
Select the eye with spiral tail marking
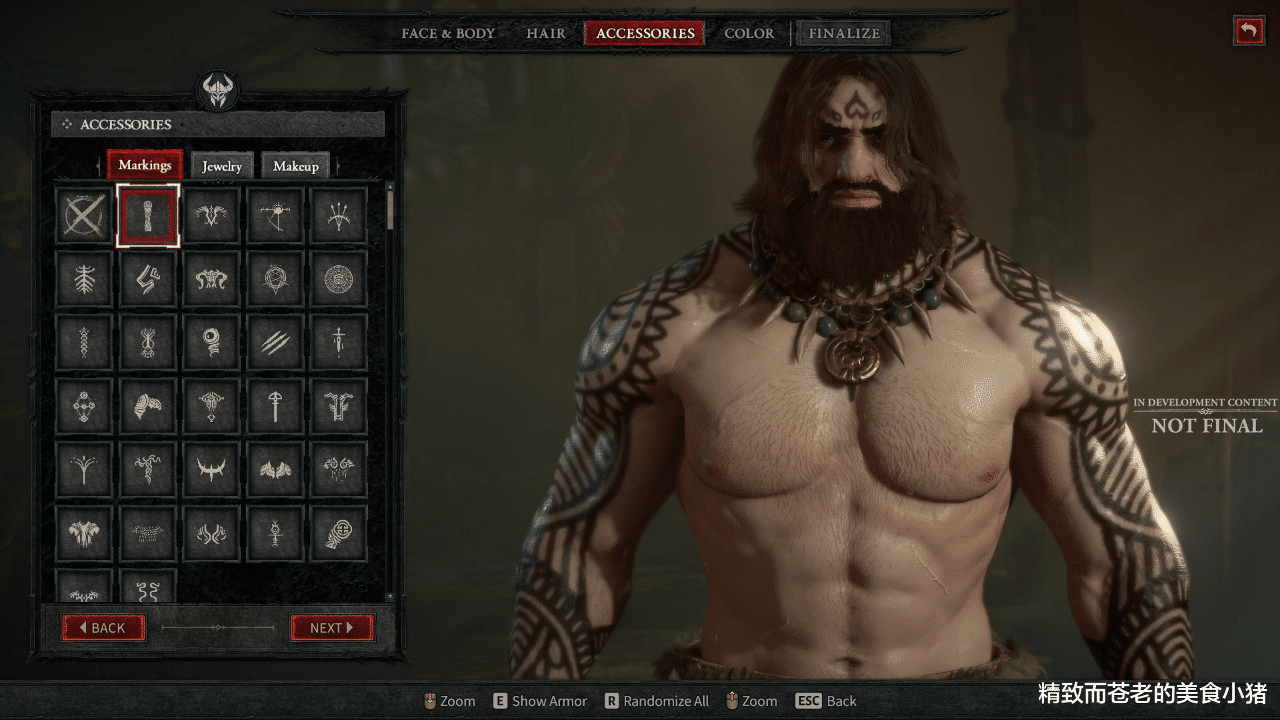click(x=211, y=343)
